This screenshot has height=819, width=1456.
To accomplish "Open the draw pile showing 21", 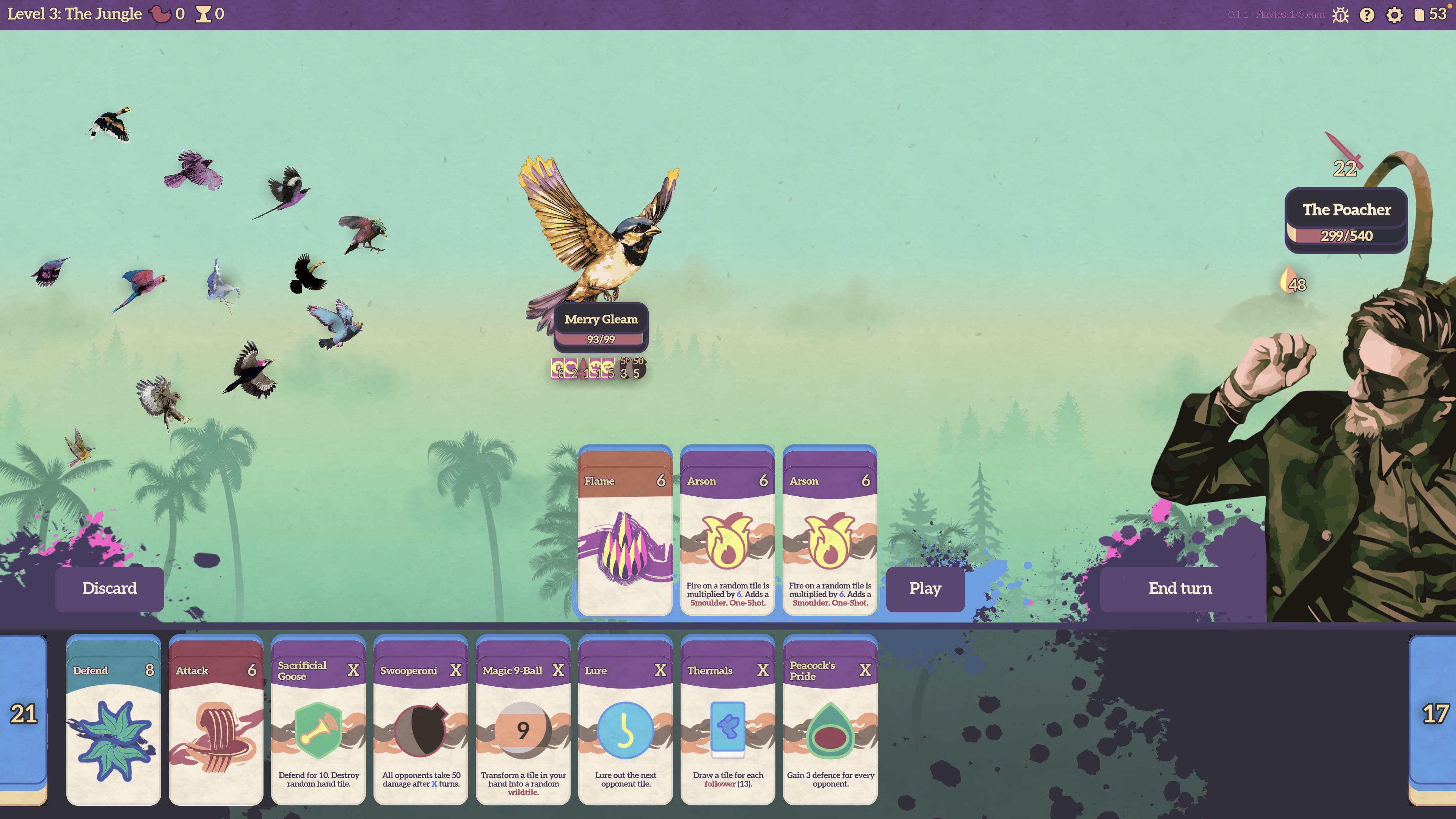I will coord(23,715).
